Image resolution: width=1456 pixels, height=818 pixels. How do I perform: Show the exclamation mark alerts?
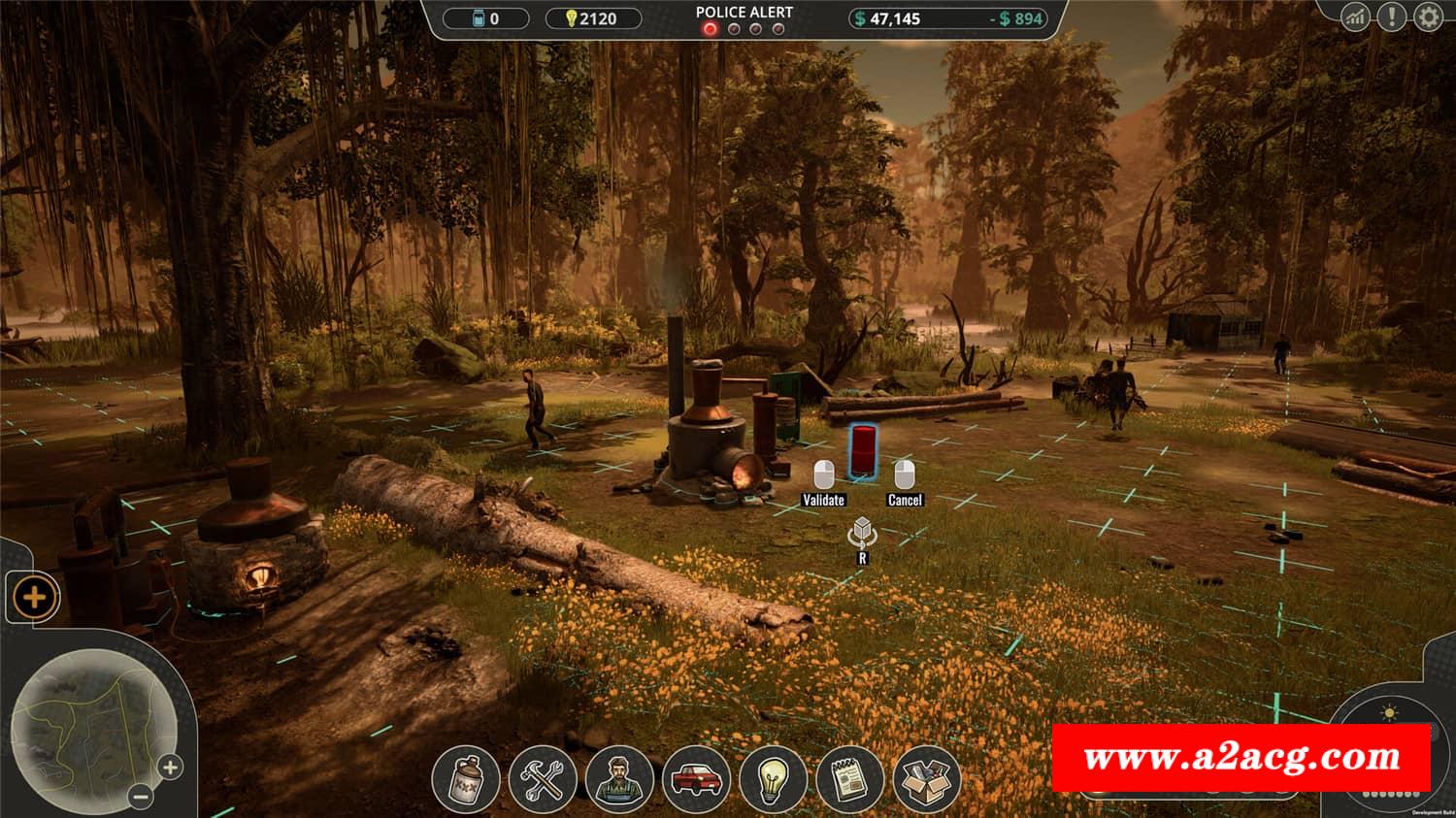click(x=1391, y=16)
